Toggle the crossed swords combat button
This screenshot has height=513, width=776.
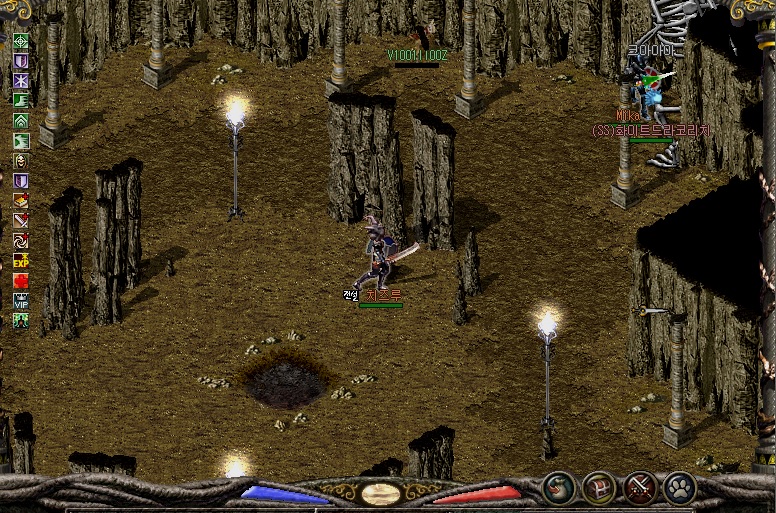(640, 487)
